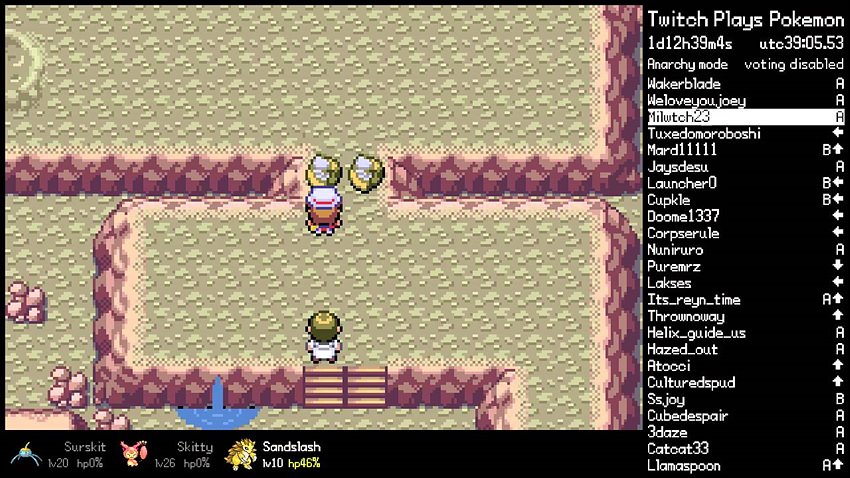Select Llamaspoon in the input list
Screen dimensions: 850x478
745,466
